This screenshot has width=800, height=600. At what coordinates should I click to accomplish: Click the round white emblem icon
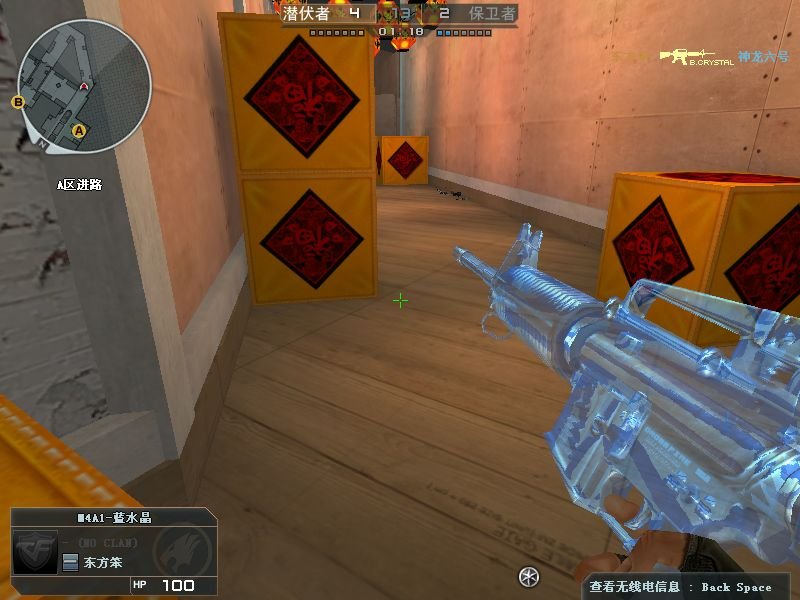tap(529, 576)
